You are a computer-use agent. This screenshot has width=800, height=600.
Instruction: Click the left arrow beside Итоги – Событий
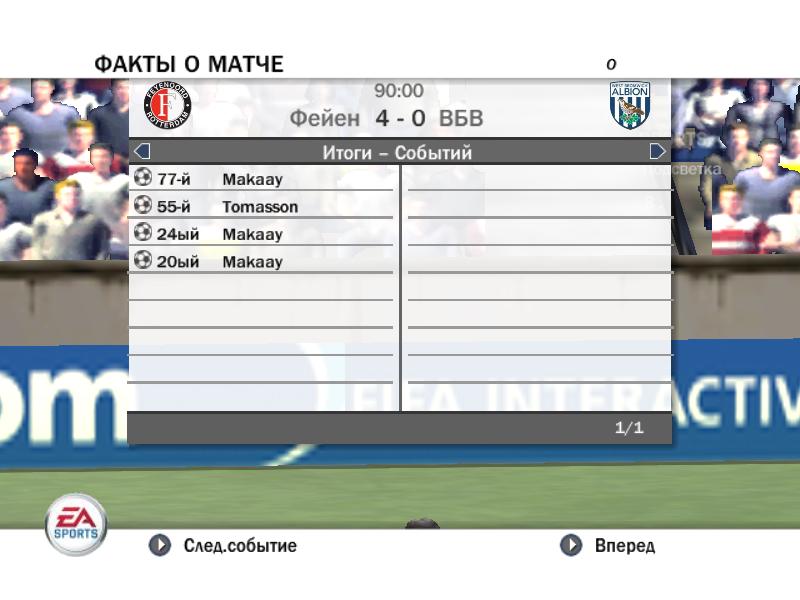tap(142, 152)
